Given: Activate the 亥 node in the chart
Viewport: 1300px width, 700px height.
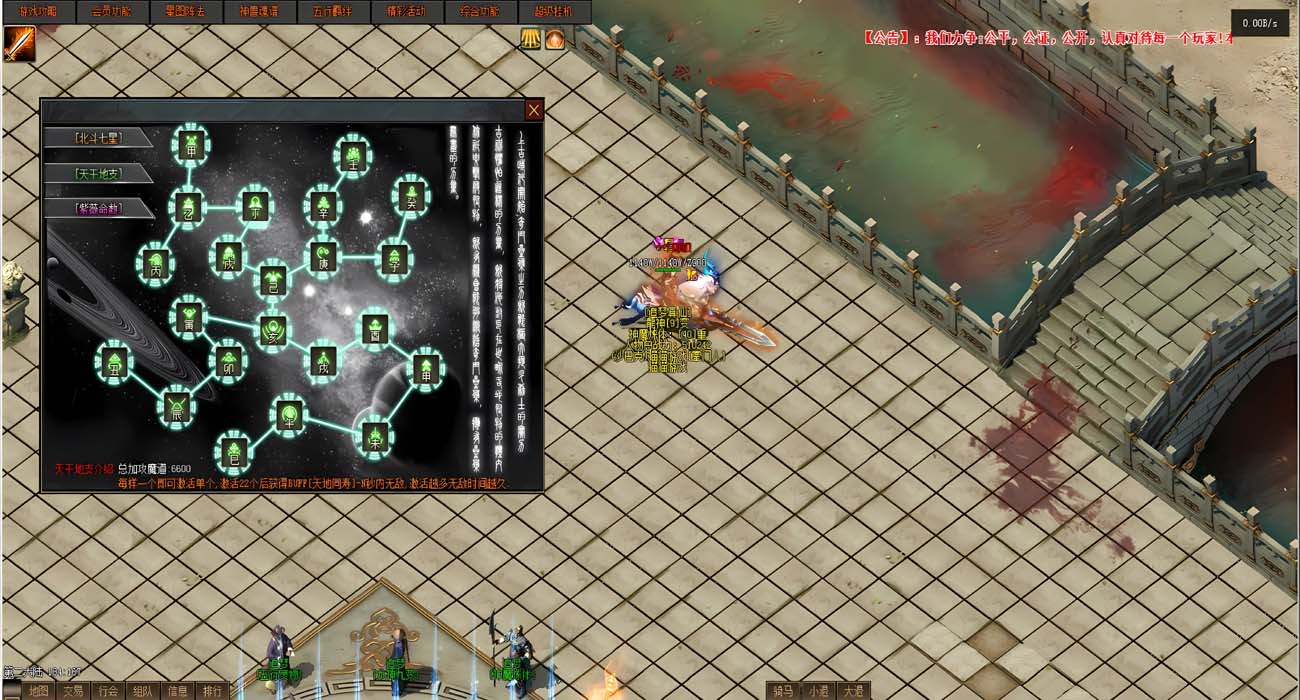Looking at the screenshot, I should pos(271,329).
